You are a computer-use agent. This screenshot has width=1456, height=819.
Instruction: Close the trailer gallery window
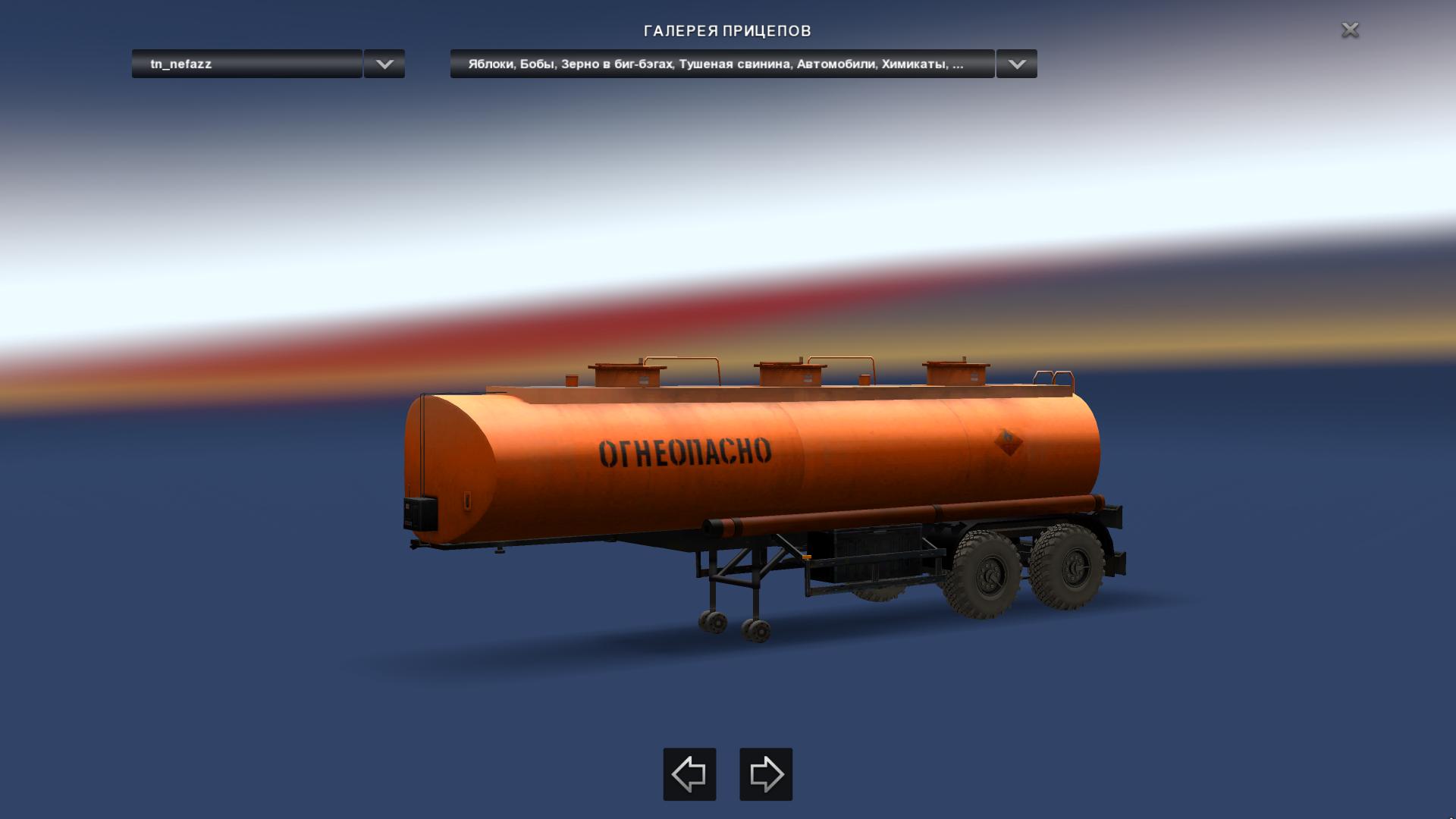1350,30
